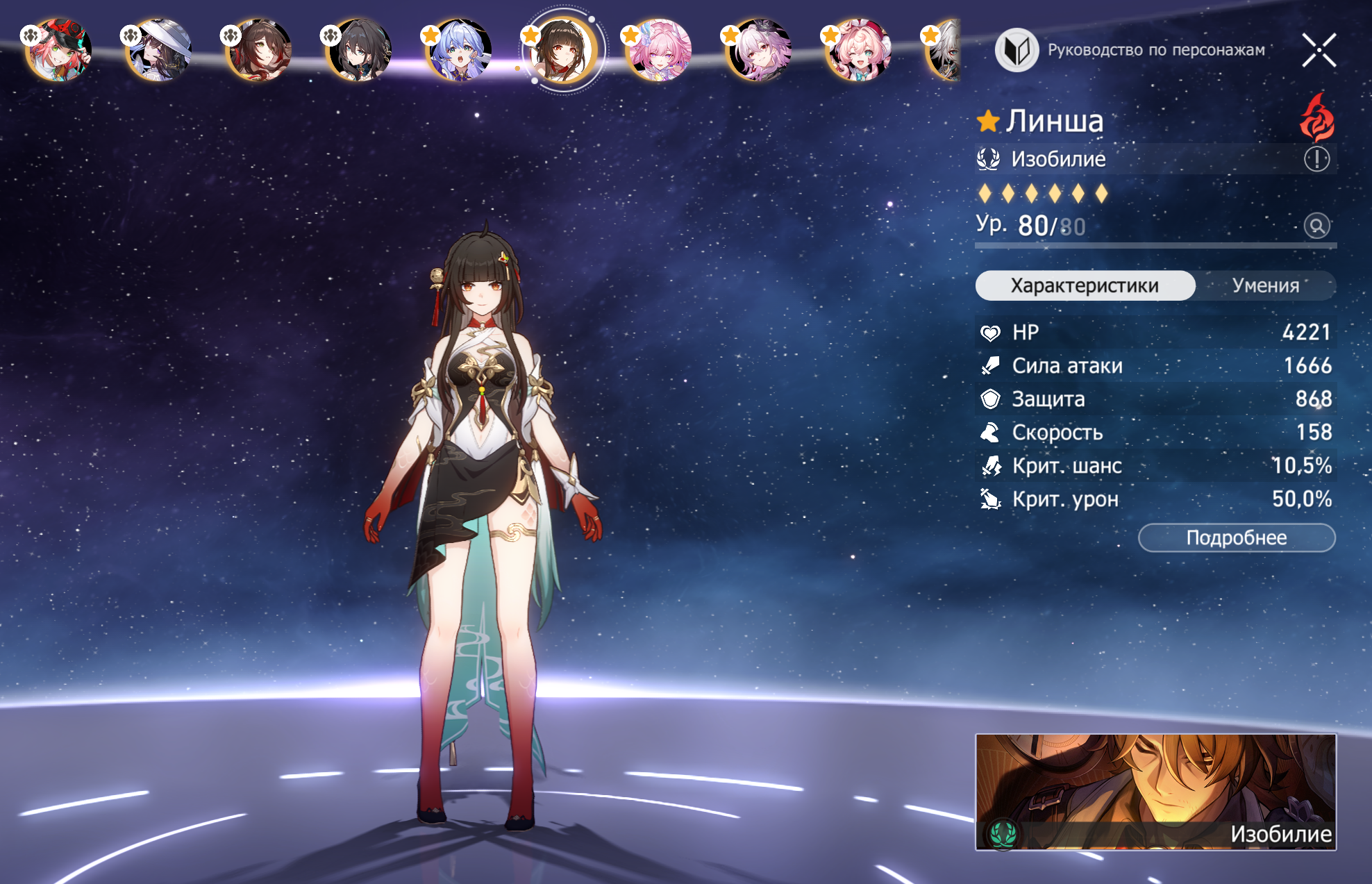Pick the pale-haired character with dark hair ornament

point(758,50)
